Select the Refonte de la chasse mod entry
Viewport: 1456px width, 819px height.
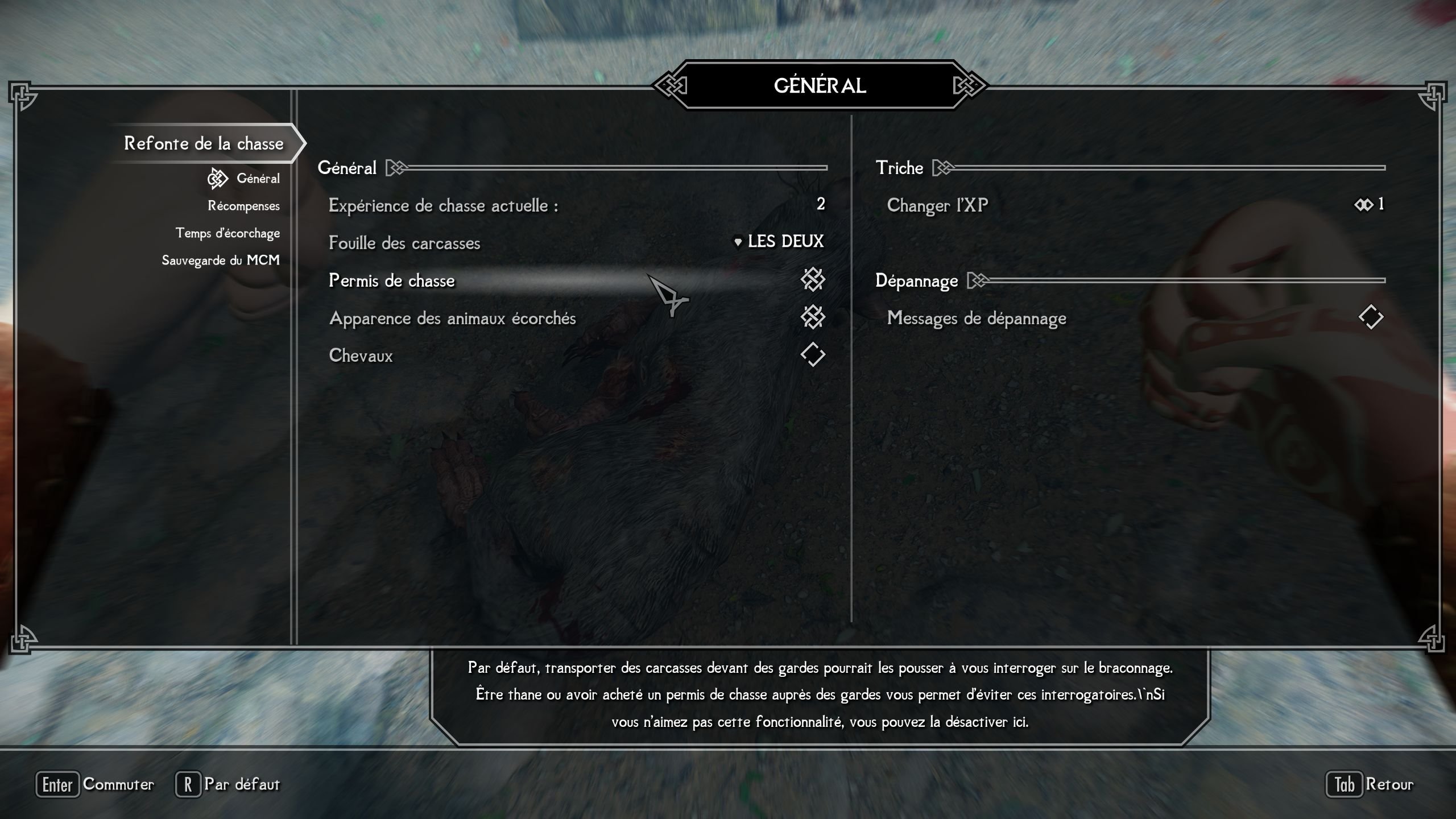coord(204,143)
